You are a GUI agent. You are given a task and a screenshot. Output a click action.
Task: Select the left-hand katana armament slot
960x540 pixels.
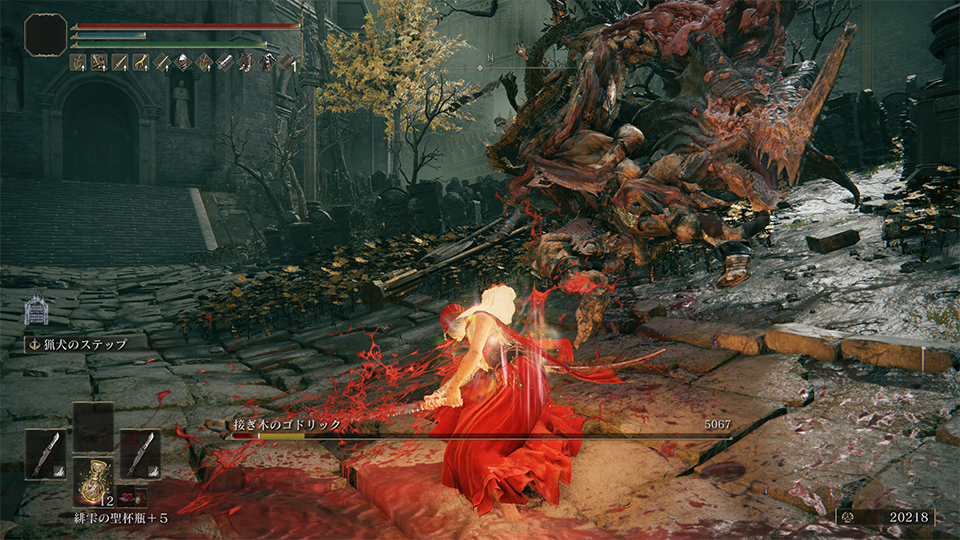click(x=45, y=453)
